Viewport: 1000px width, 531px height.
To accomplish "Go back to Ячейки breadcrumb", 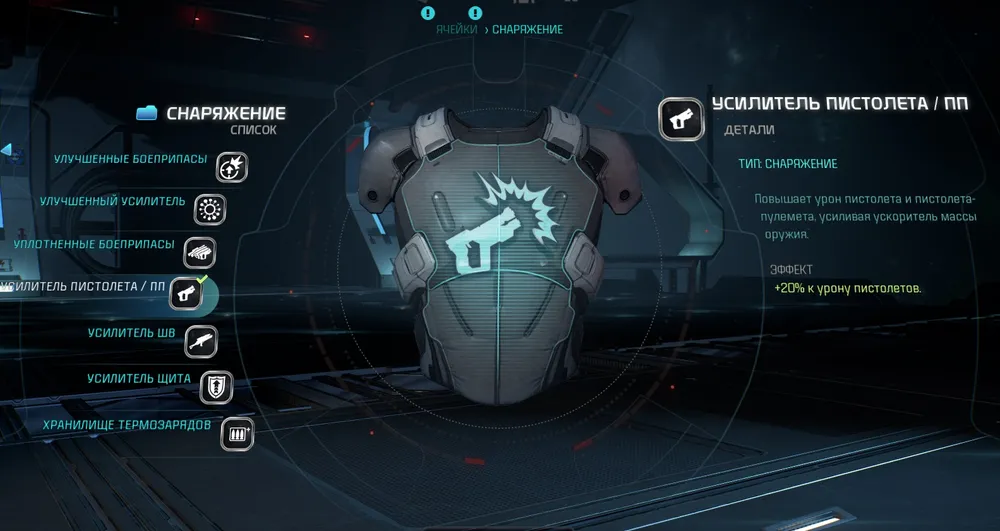I will pos(456,30).
